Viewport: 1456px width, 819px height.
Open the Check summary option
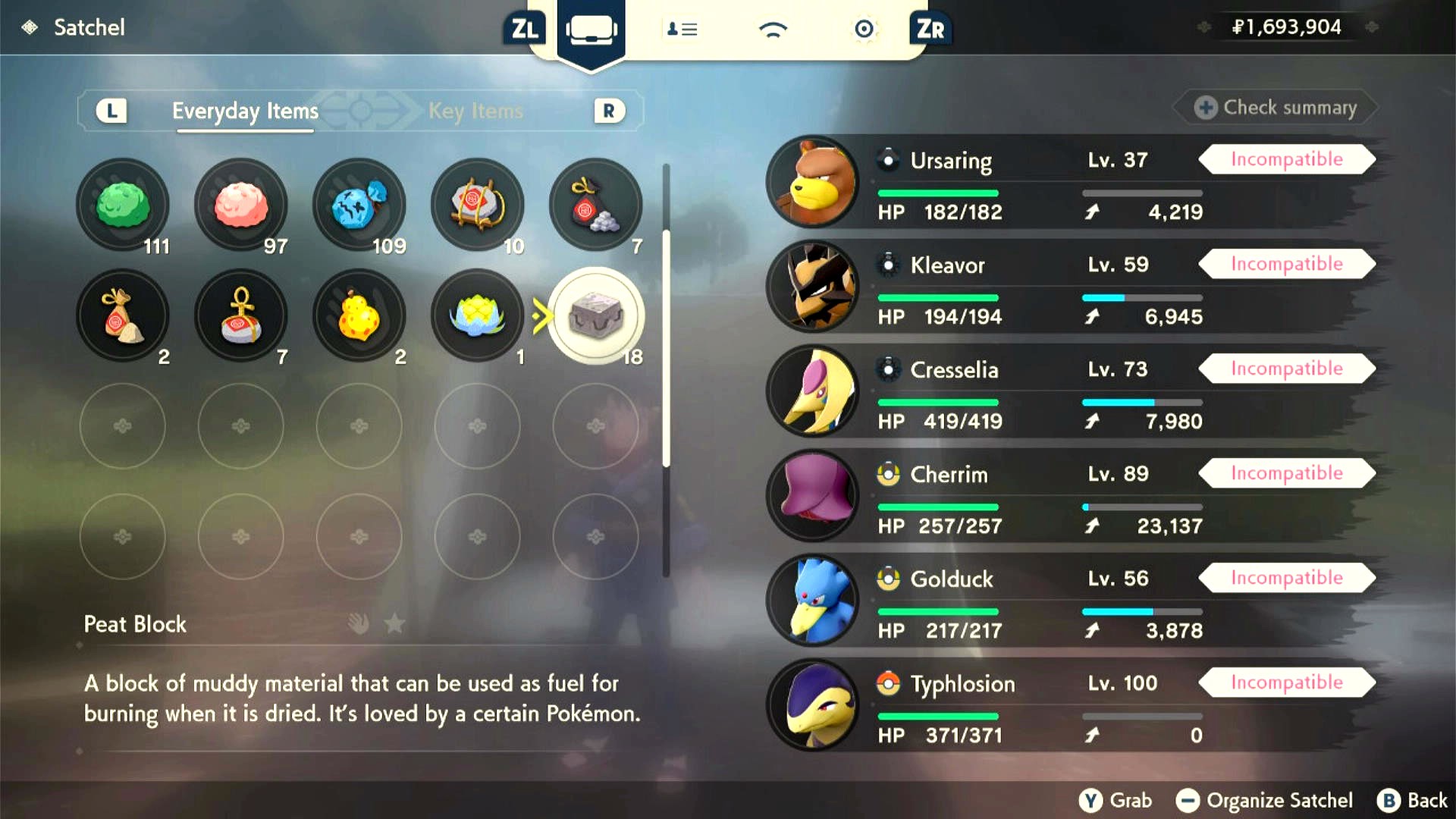(1276, 108)
